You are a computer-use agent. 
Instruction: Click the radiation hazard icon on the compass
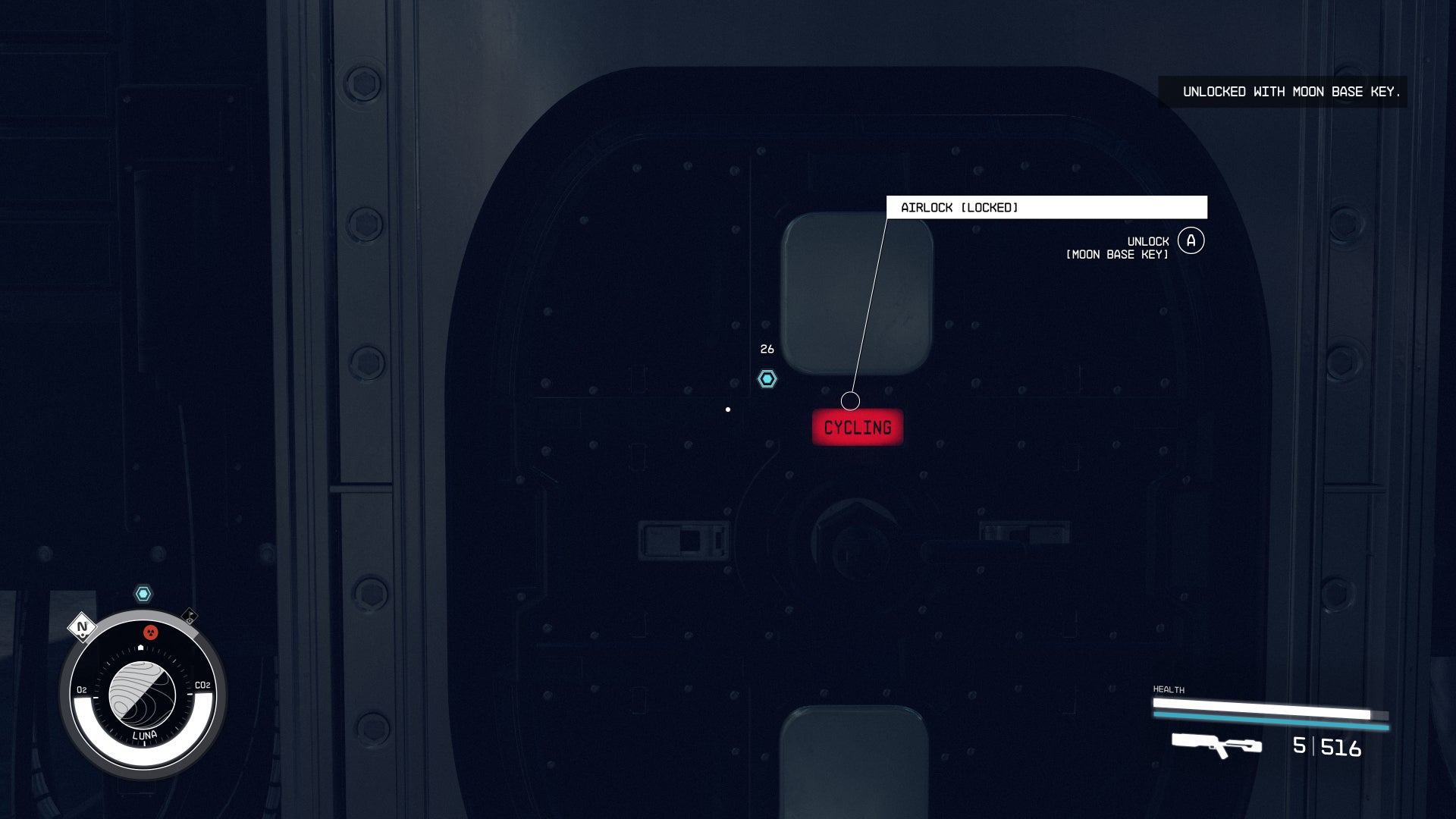(x=150, y=632)
